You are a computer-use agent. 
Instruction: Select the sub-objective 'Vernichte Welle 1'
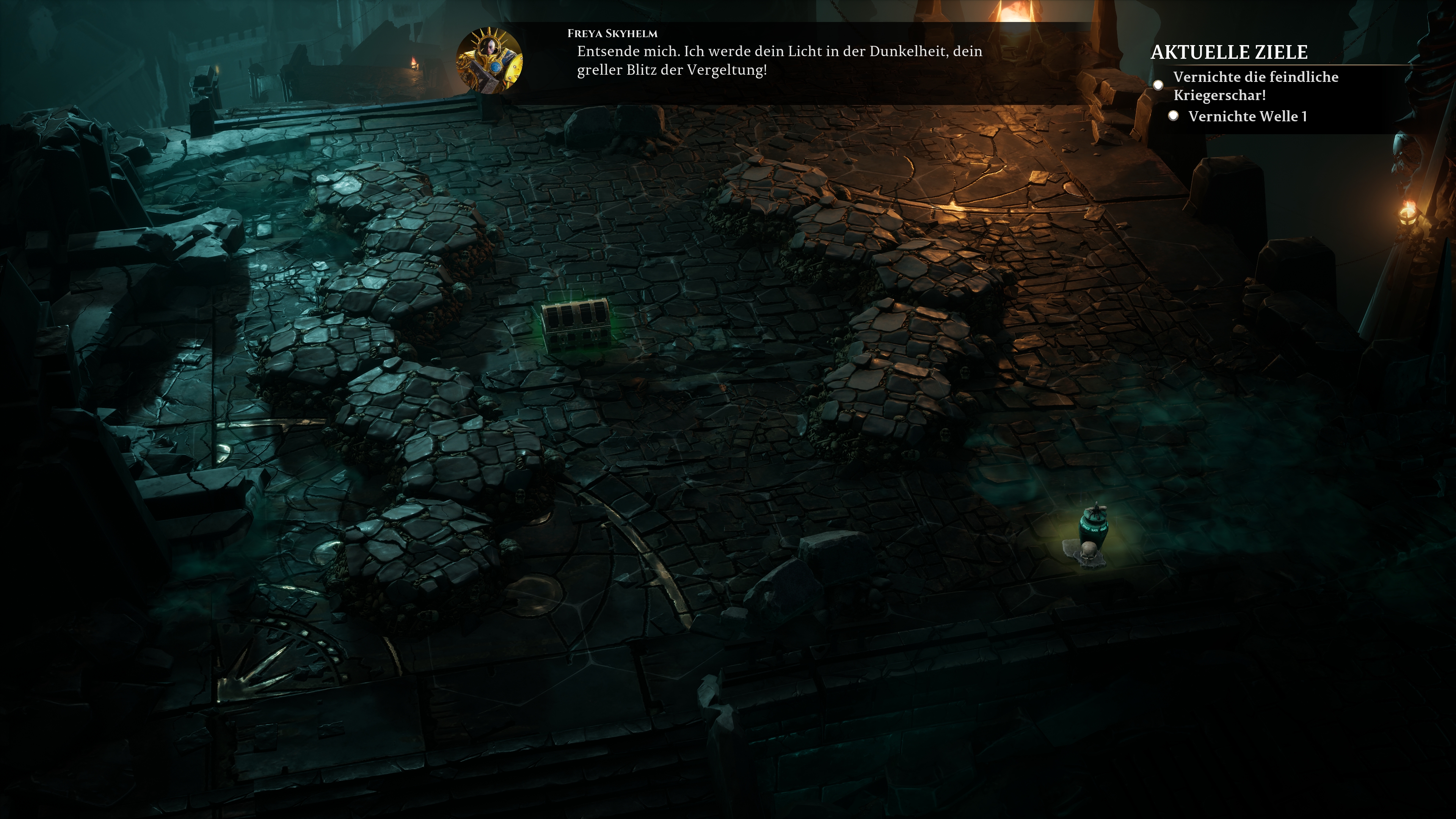pos(1247,116)
